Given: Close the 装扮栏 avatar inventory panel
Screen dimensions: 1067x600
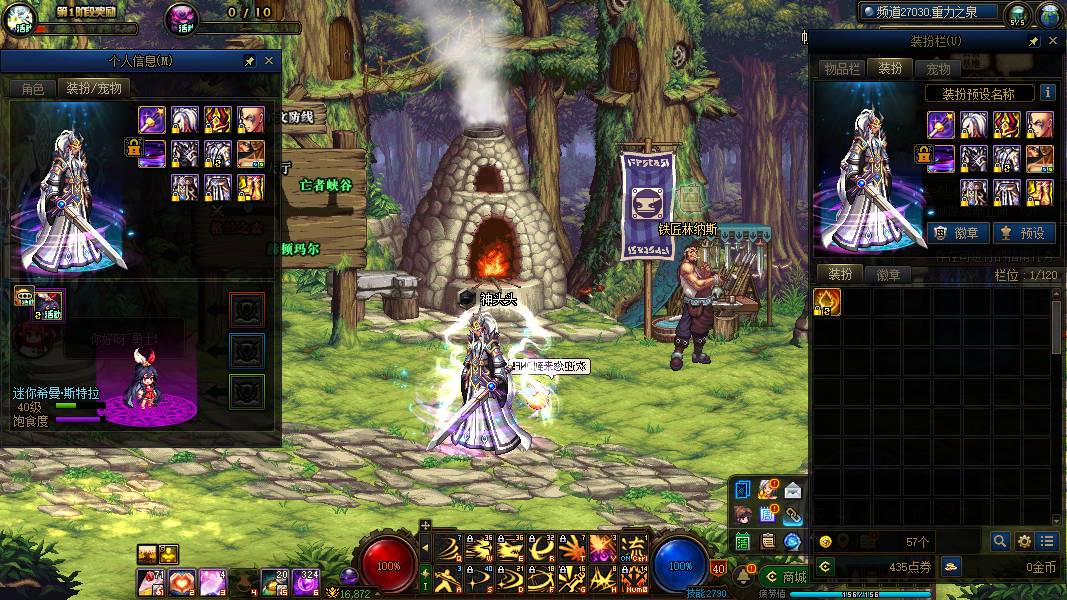Looking at the screenshot, I should click(x=1053, y=41).
